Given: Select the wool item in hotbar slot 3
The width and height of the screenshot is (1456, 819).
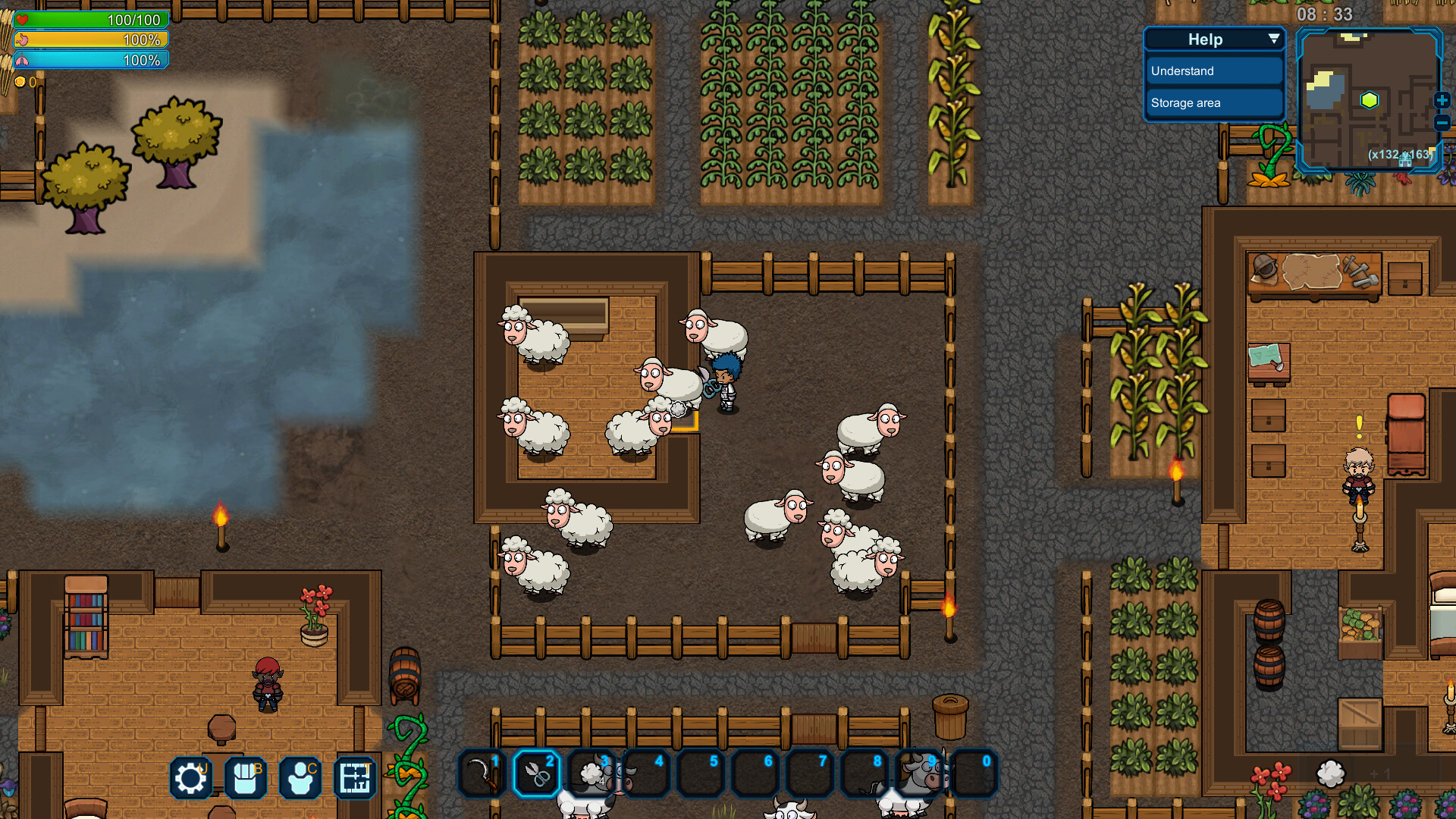Looking at the screenshot, I should [x=592, y=773].
